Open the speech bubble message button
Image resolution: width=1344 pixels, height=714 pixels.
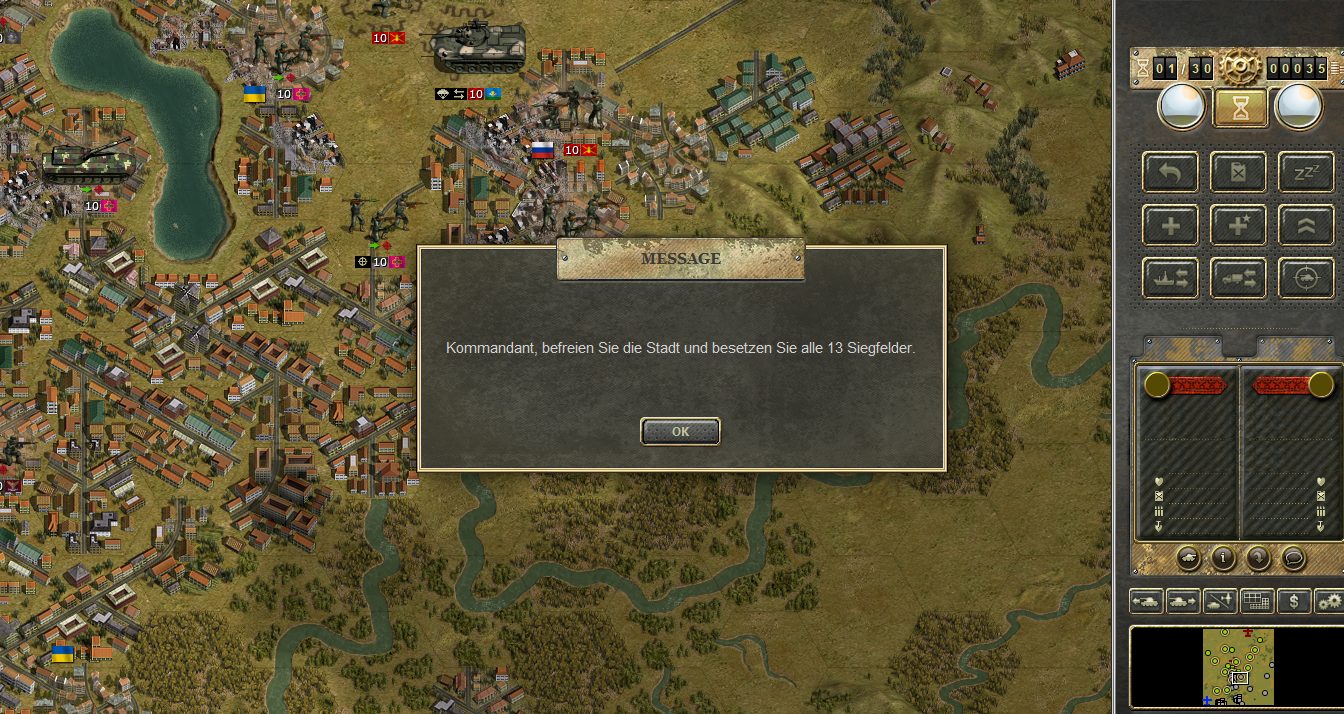(1293, 558)
